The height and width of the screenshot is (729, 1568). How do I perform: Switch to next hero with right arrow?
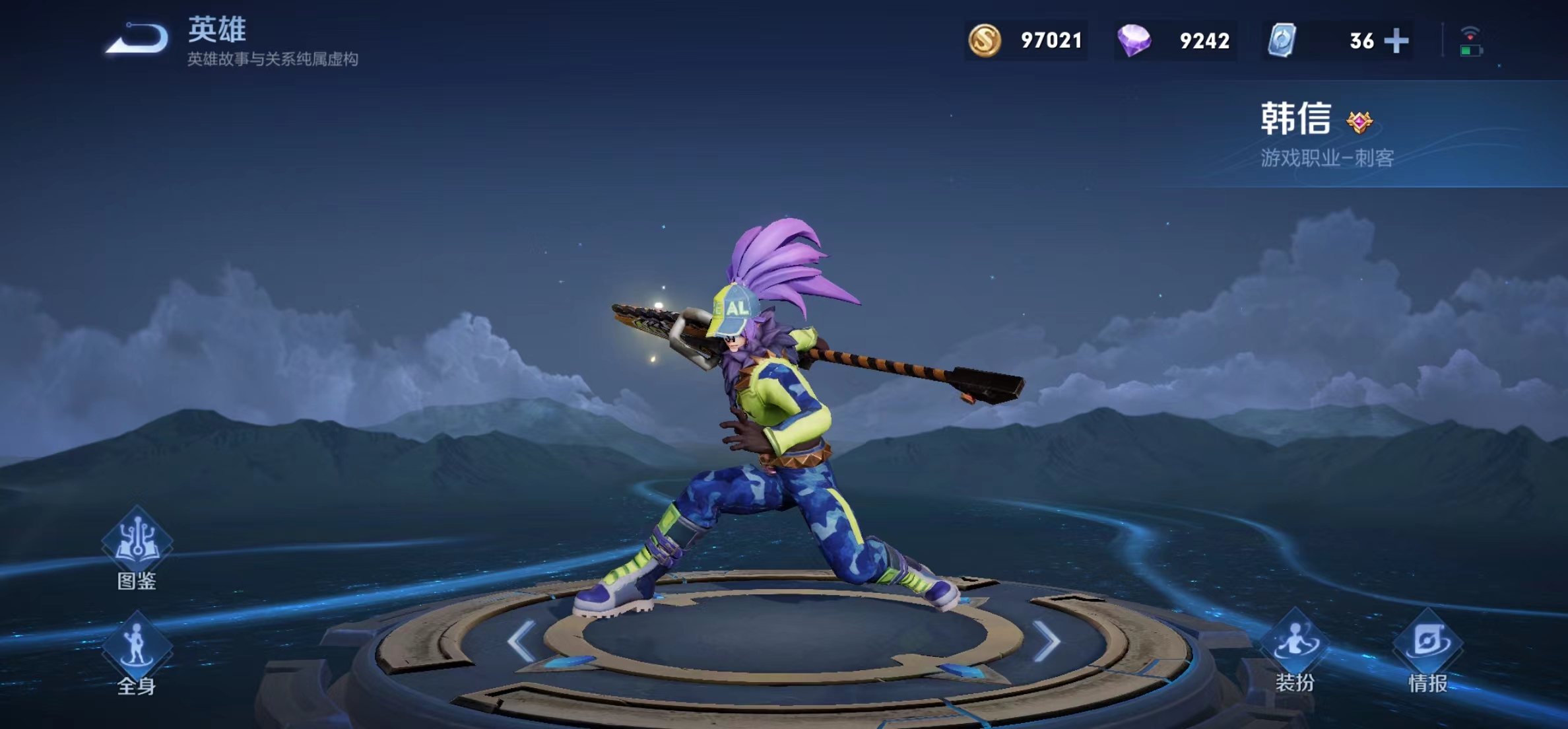[1047, 641]
